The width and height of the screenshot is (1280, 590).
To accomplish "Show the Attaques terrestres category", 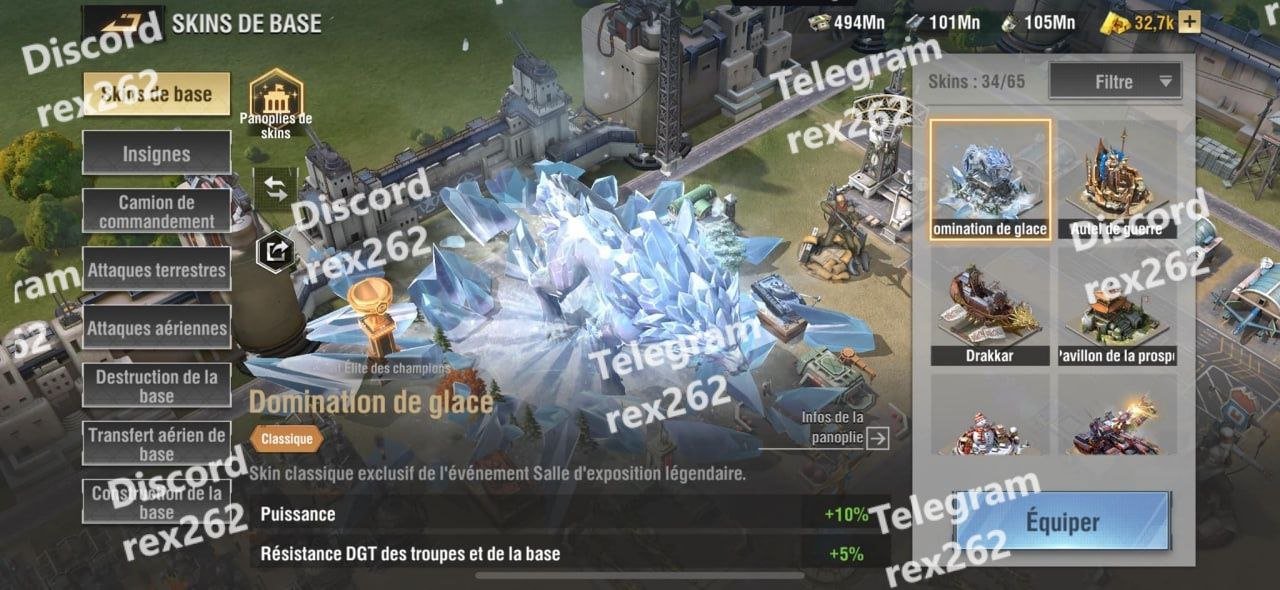I will point(156,270).
